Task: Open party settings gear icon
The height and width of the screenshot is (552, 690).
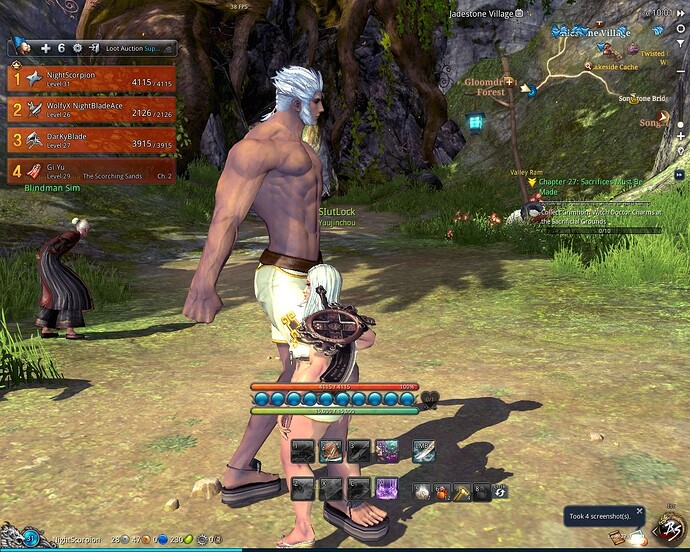Action: (77, 48)
